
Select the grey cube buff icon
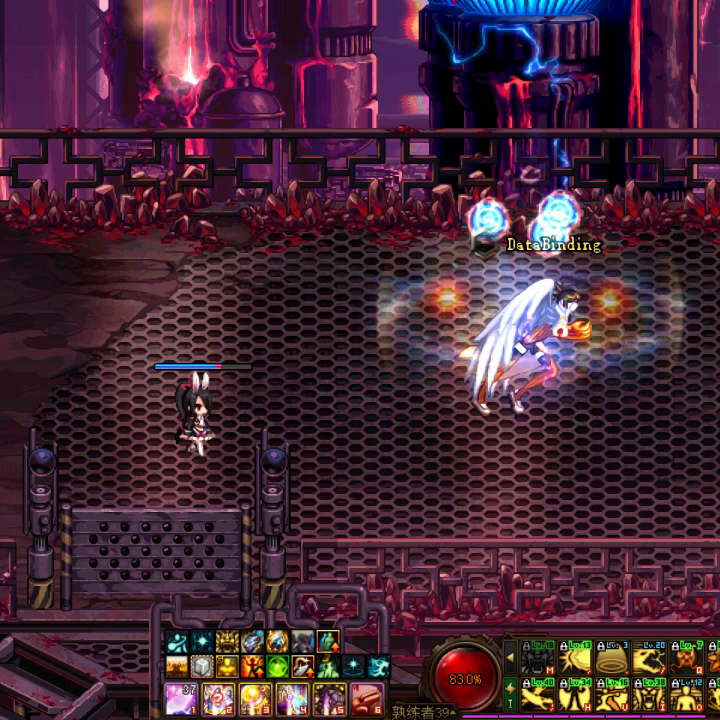pyautogui.click(x=203, y=666)
